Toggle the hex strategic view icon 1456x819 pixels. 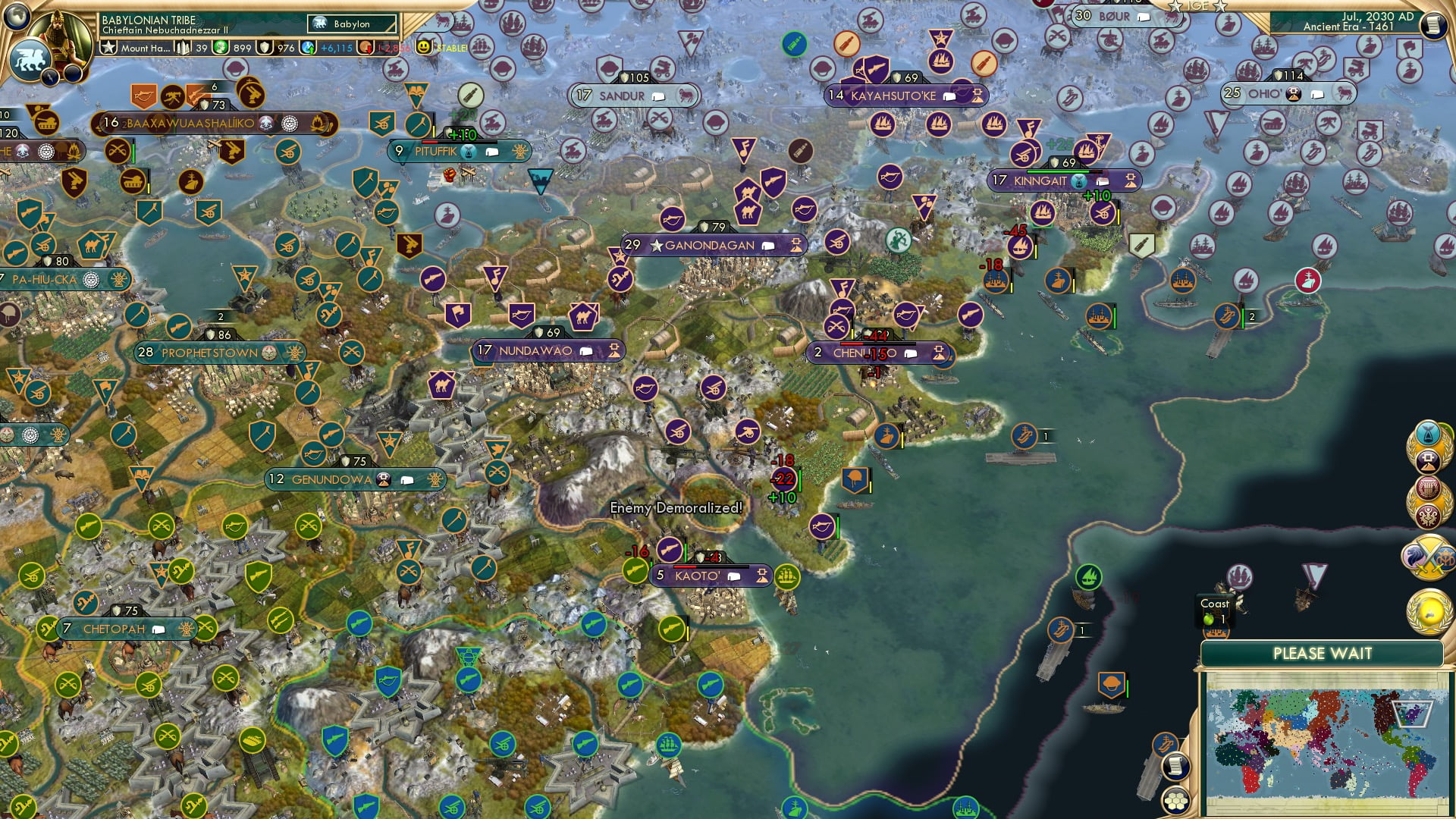[x=1175, y=802]
